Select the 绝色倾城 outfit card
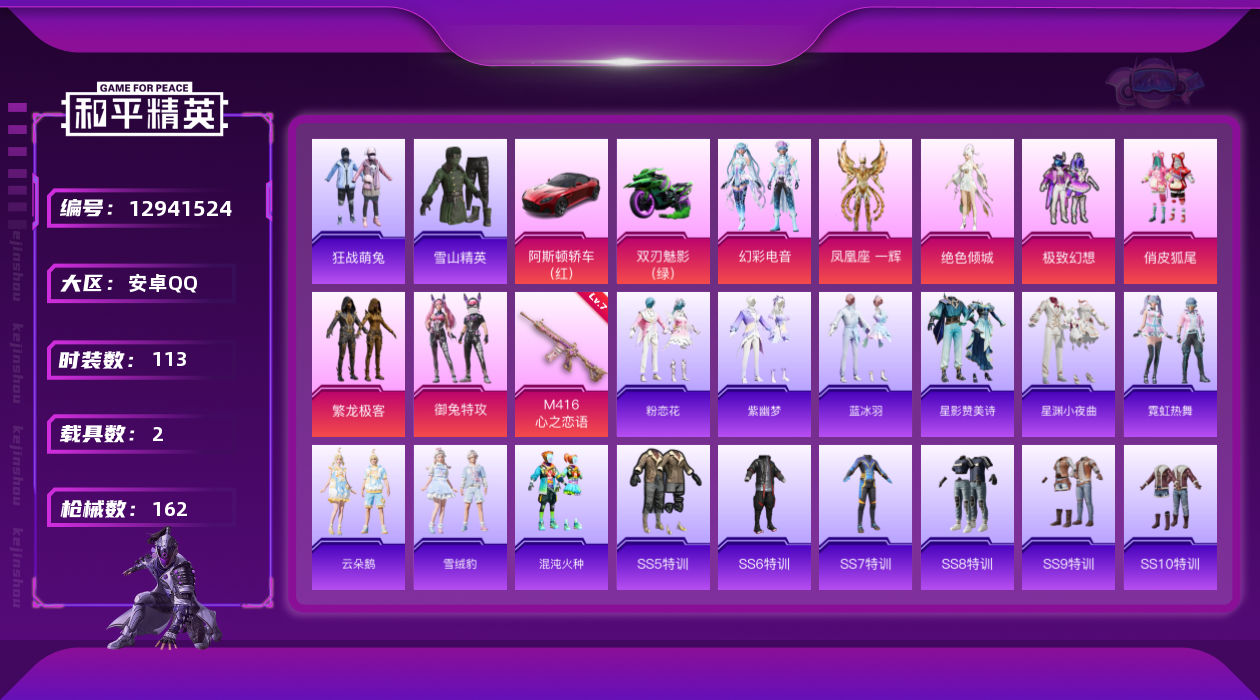The width and height of the screenshot is (1260, 700). [967, 211]
